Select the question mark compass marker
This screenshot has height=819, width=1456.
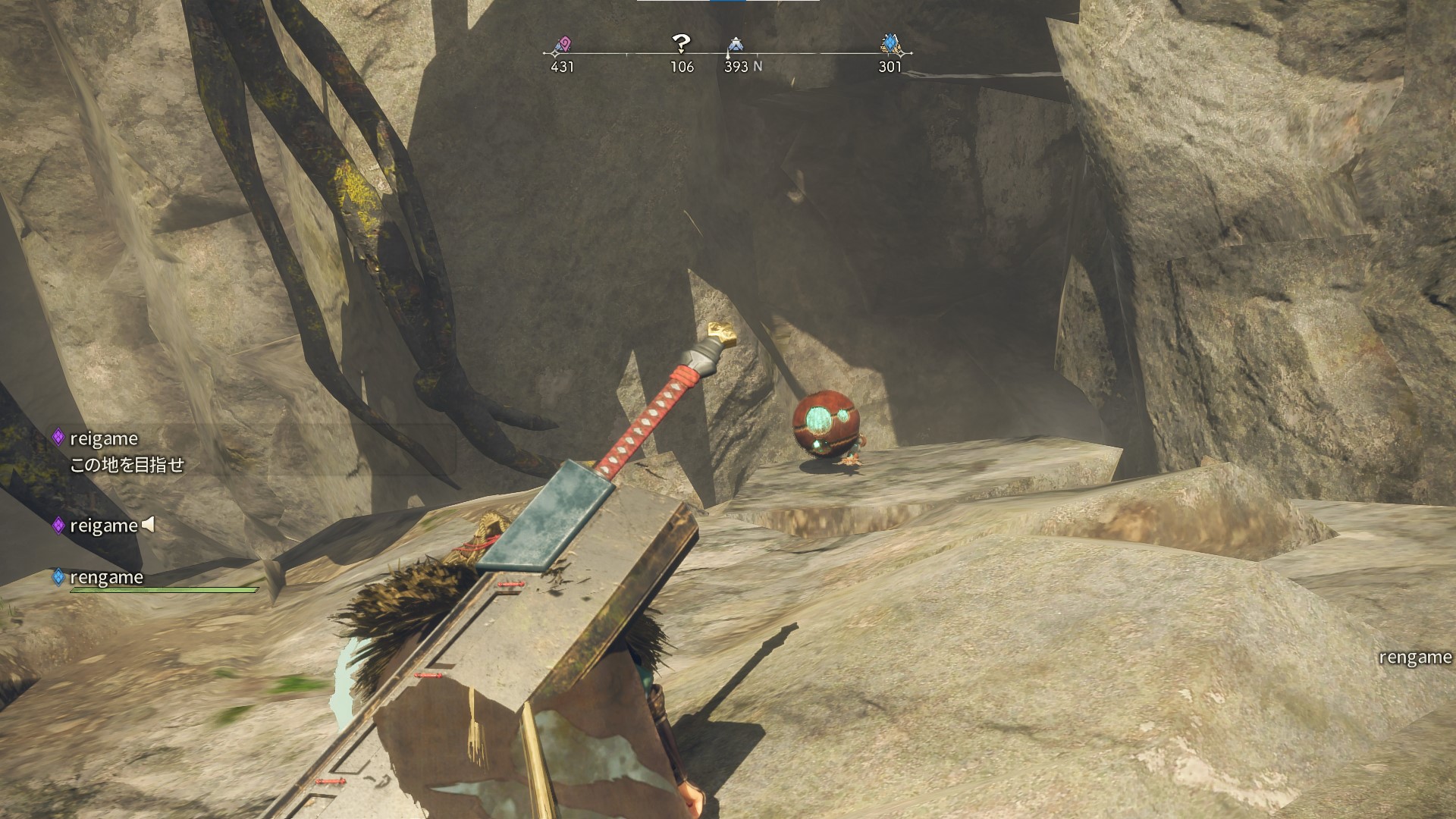click(x=681, y=44)
